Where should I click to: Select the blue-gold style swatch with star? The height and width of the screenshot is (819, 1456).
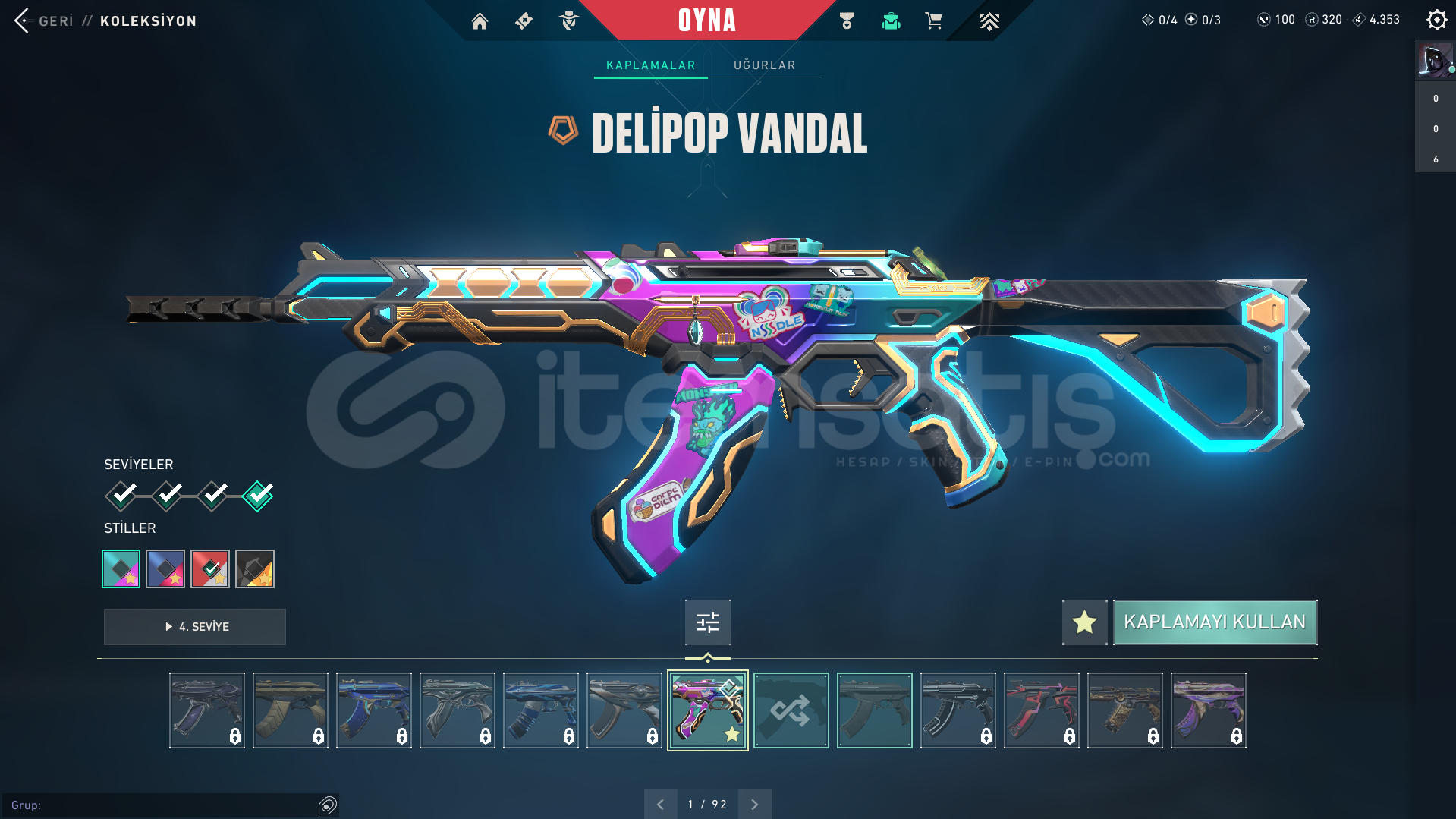165,569
